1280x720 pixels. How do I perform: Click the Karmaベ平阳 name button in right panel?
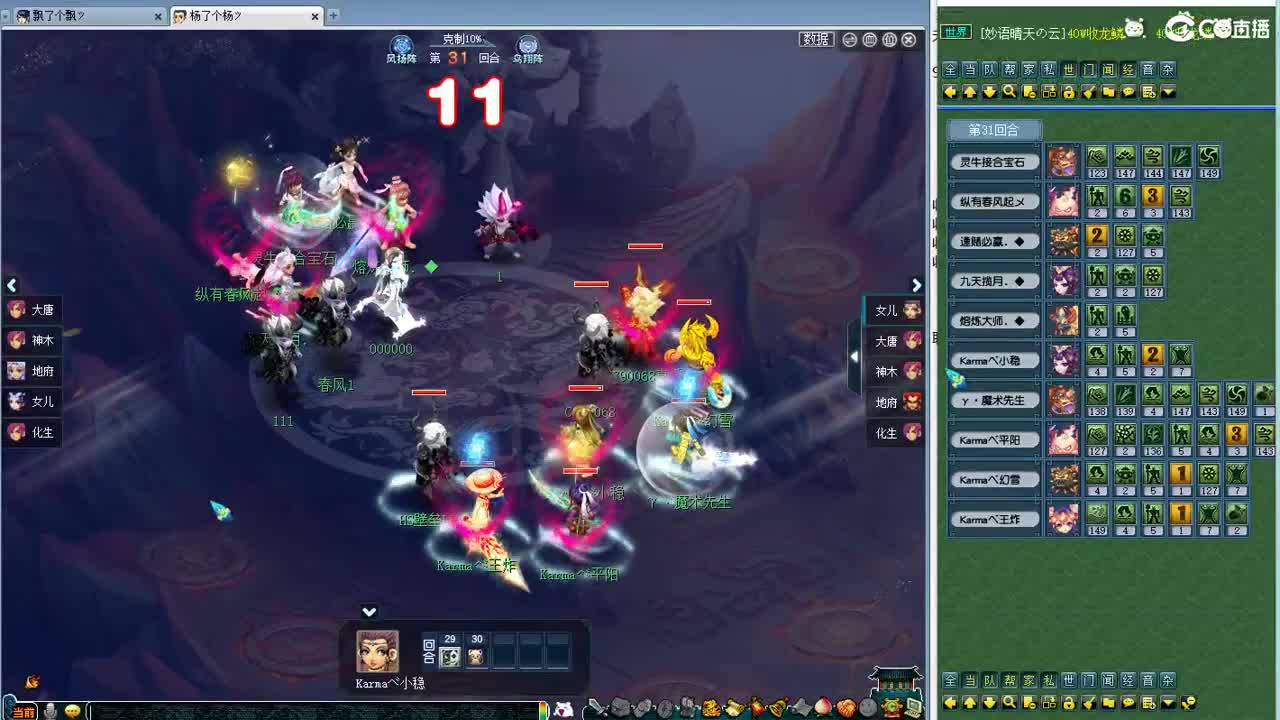tap(993, 439)
